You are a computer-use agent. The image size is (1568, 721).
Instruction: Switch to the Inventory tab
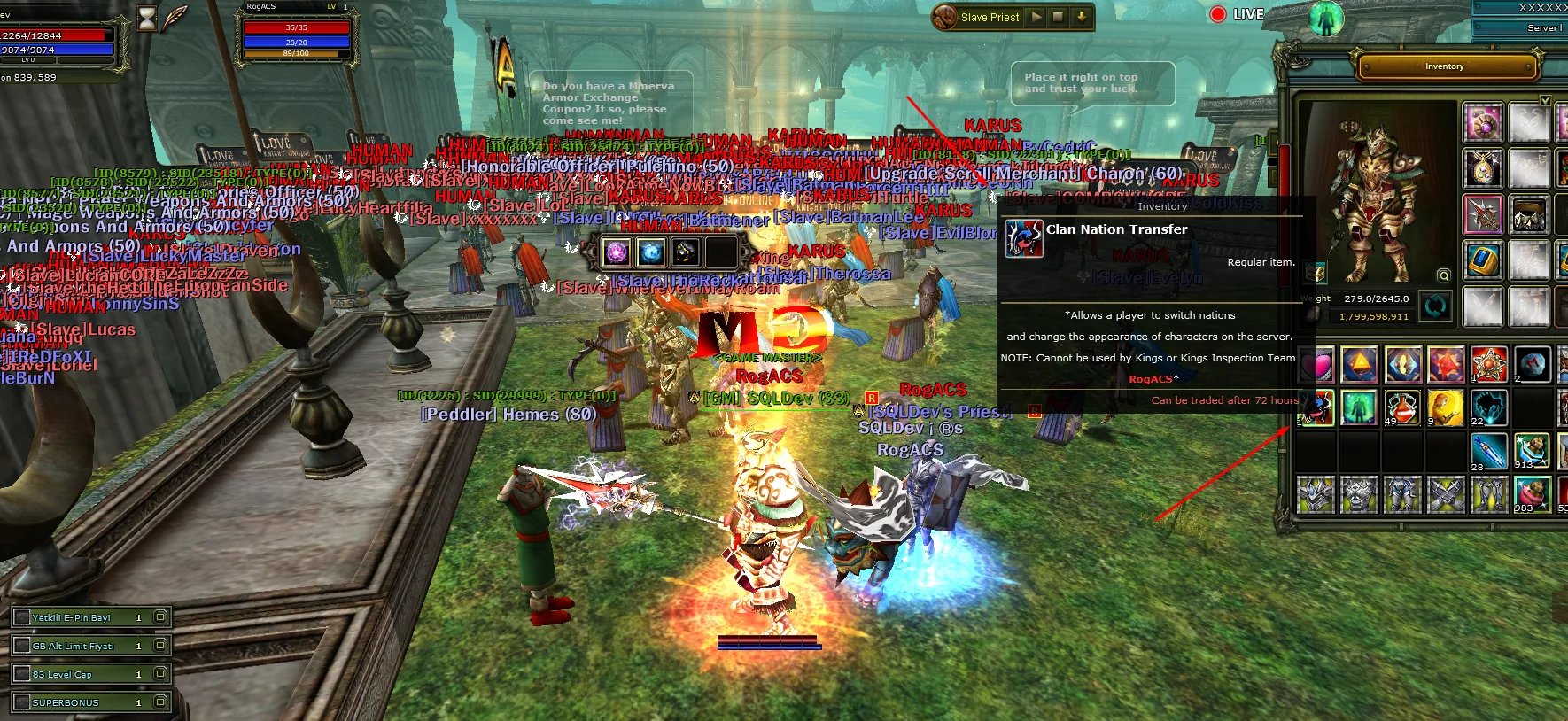(x=1444, y=66)
